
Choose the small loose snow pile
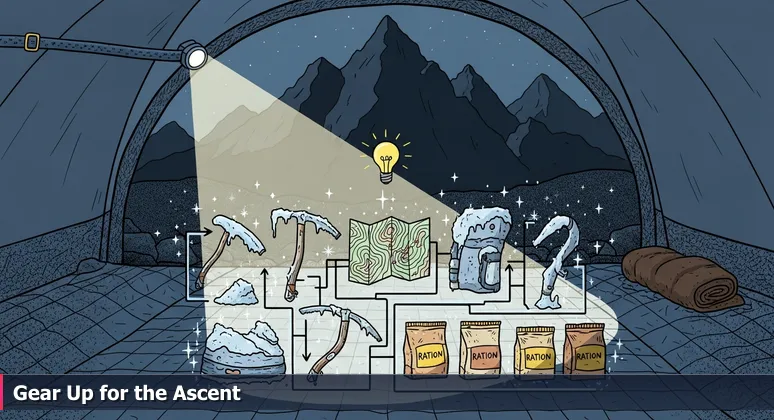pos(240,292)
